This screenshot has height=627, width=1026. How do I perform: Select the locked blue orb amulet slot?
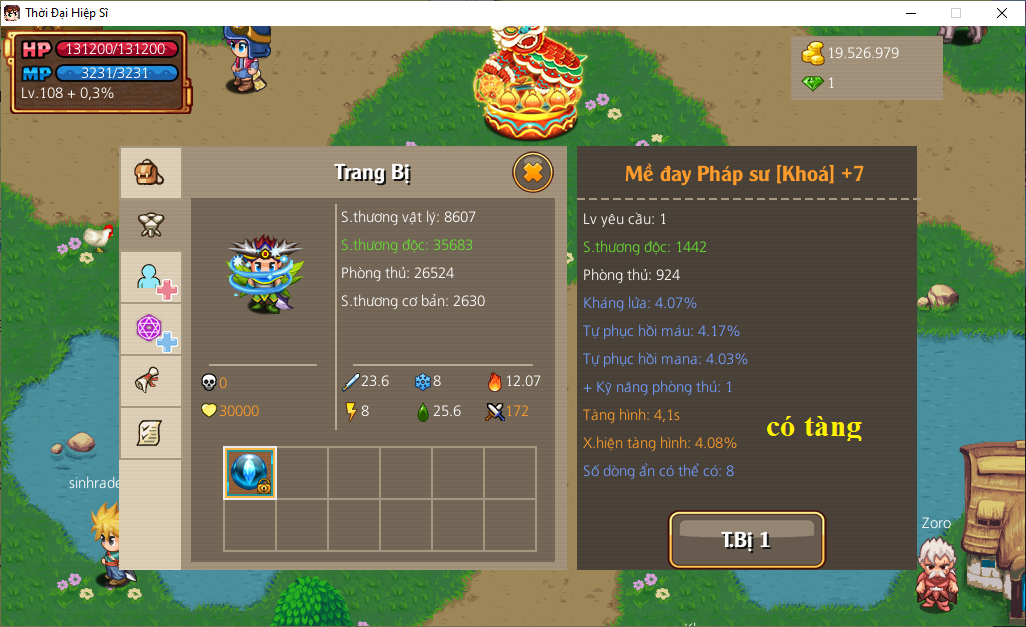[x=250, y=473]
